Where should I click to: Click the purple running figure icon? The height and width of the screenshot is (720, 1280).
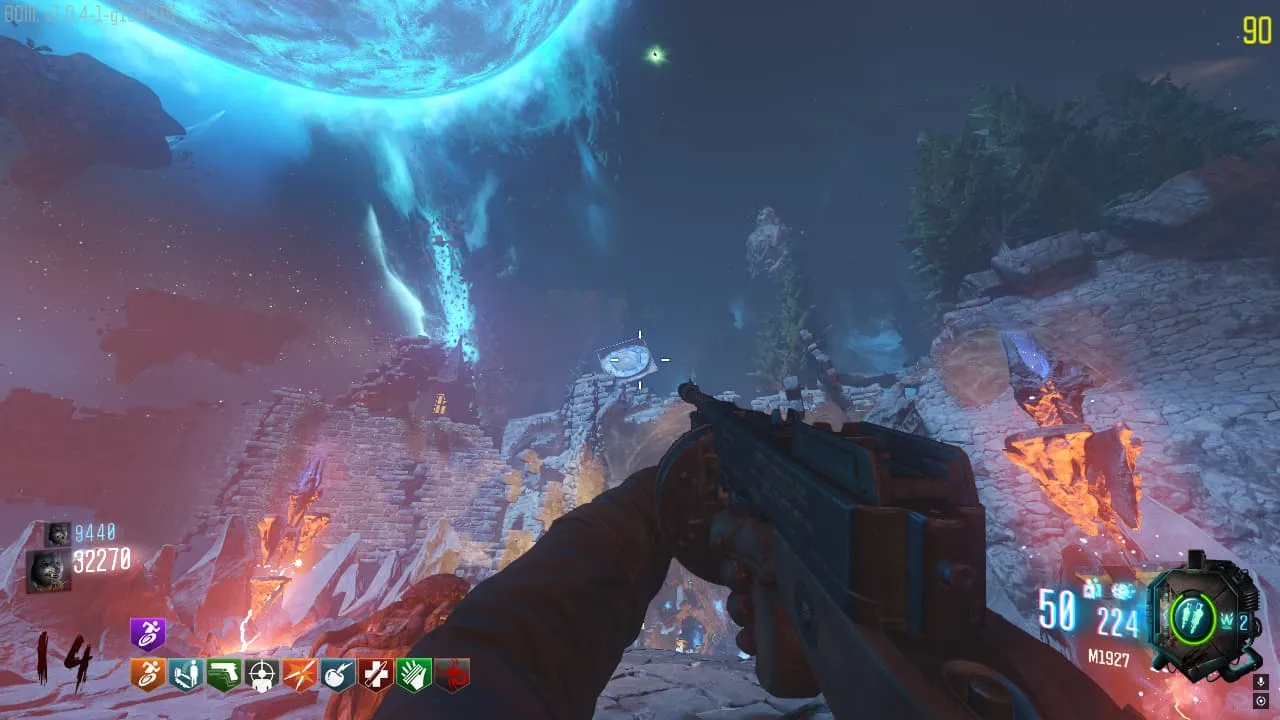click(x=148, y=636)
